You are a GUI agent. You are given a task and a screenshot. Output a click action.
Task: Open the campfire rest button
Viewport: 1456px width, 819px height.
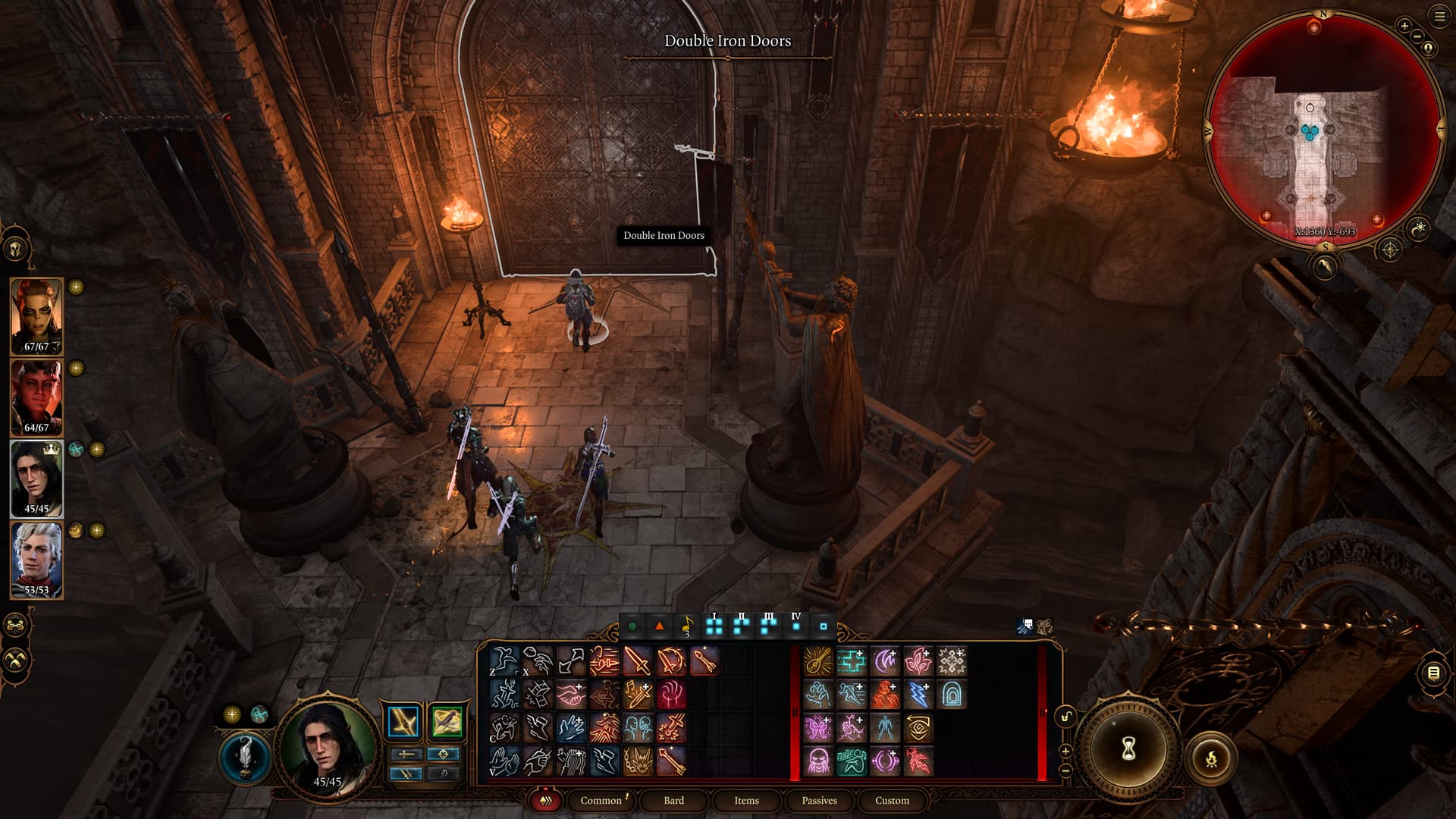click(1211, 758)
